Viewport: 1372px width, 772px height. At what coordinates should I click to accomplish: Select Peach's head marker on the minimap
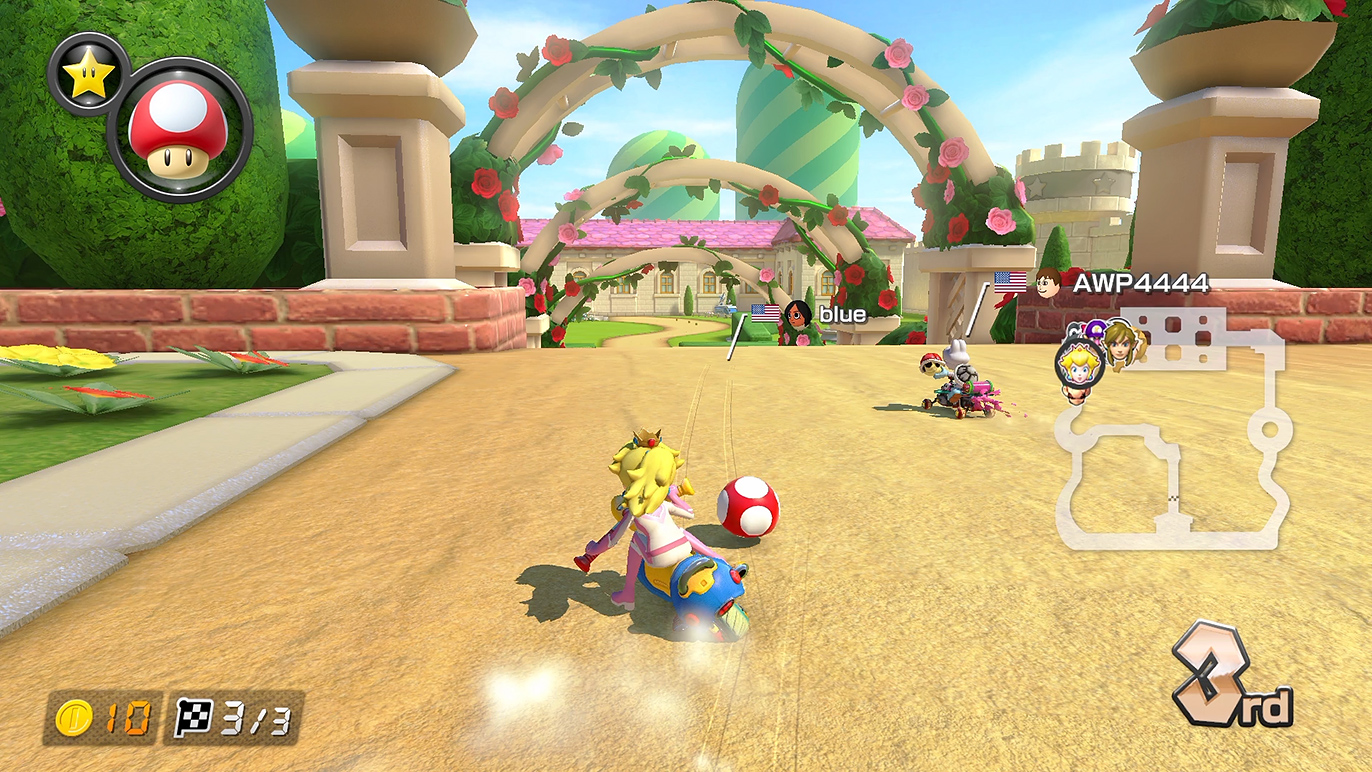coord(1078,362)
